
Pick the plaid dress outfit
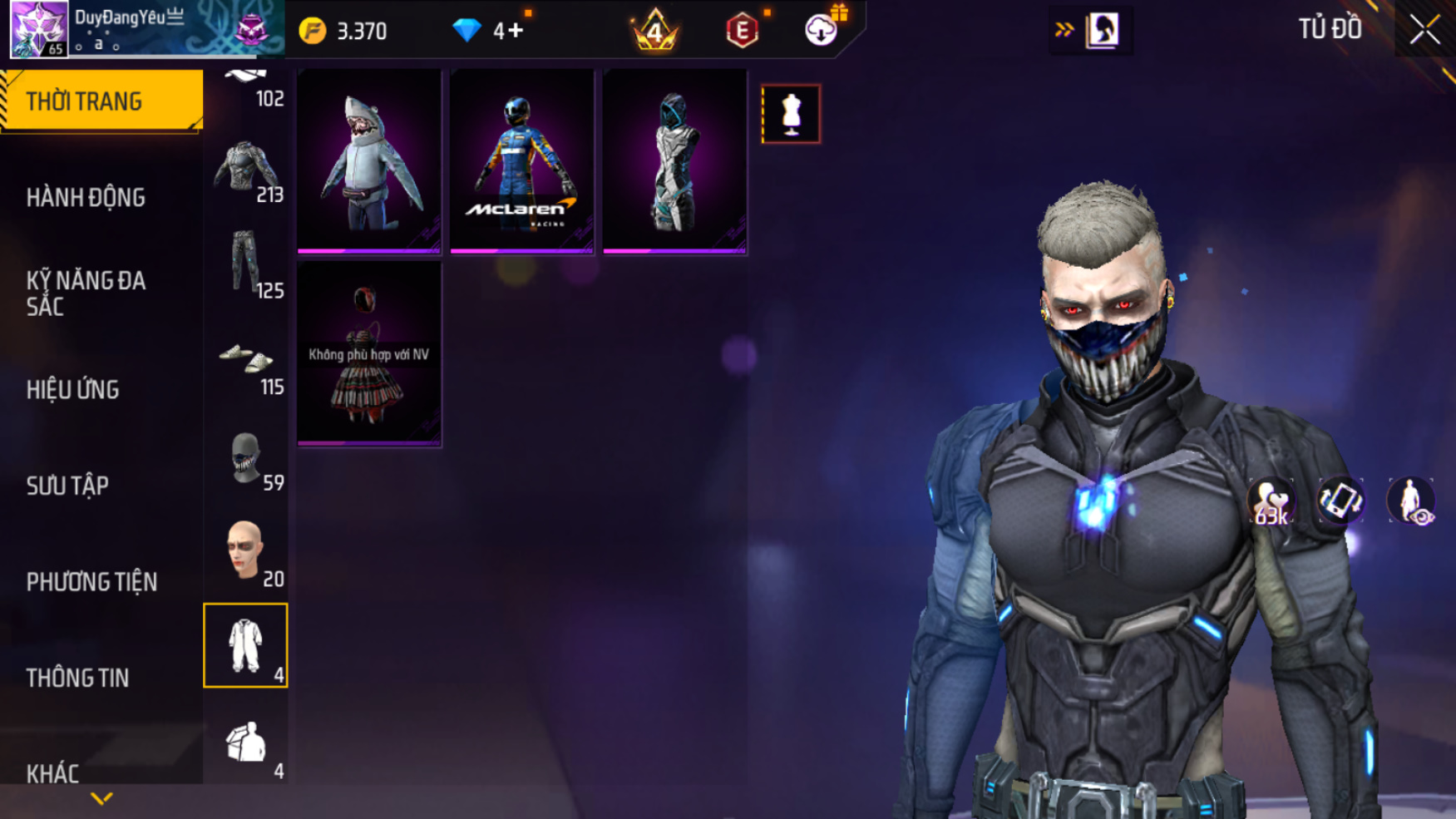coord(369,355)
